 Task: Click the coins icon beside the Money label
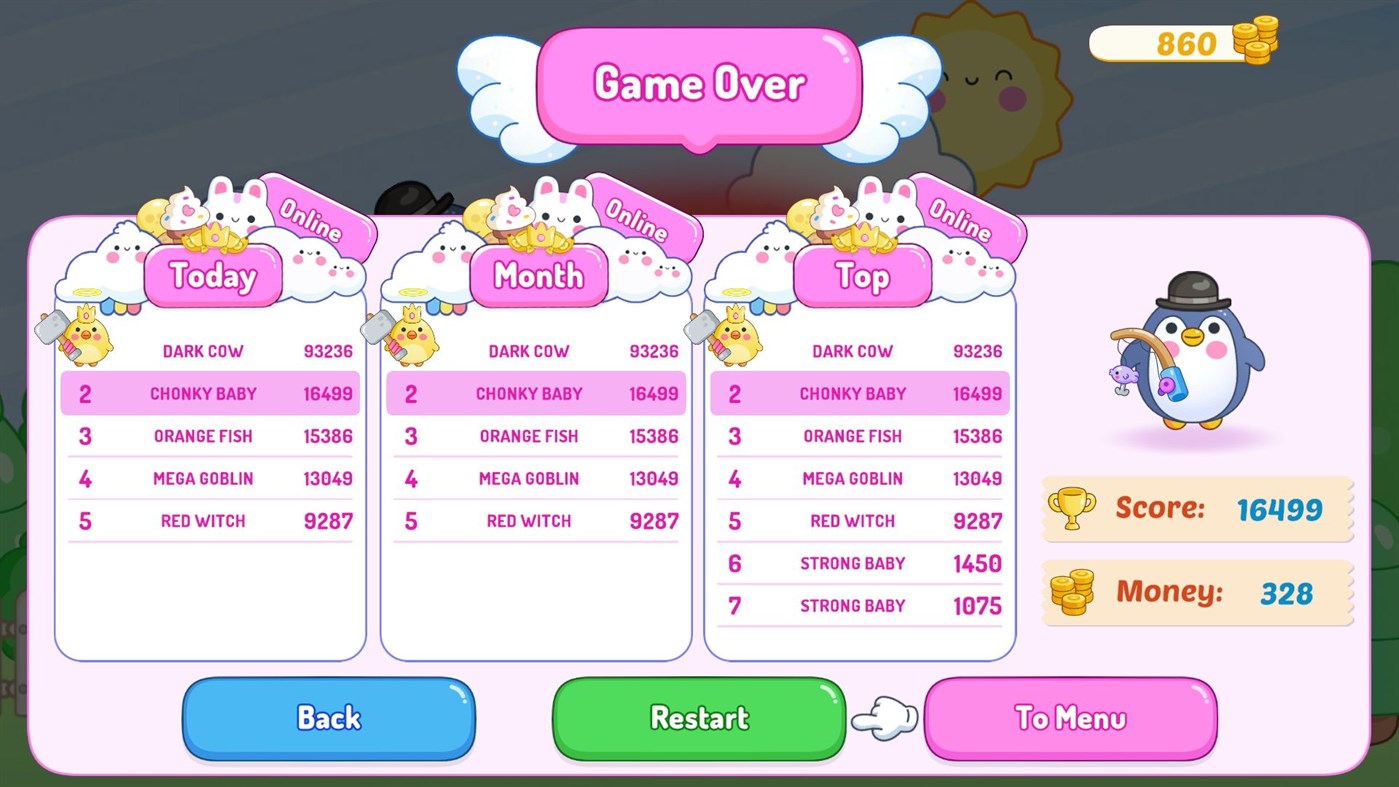(1073, 592)
